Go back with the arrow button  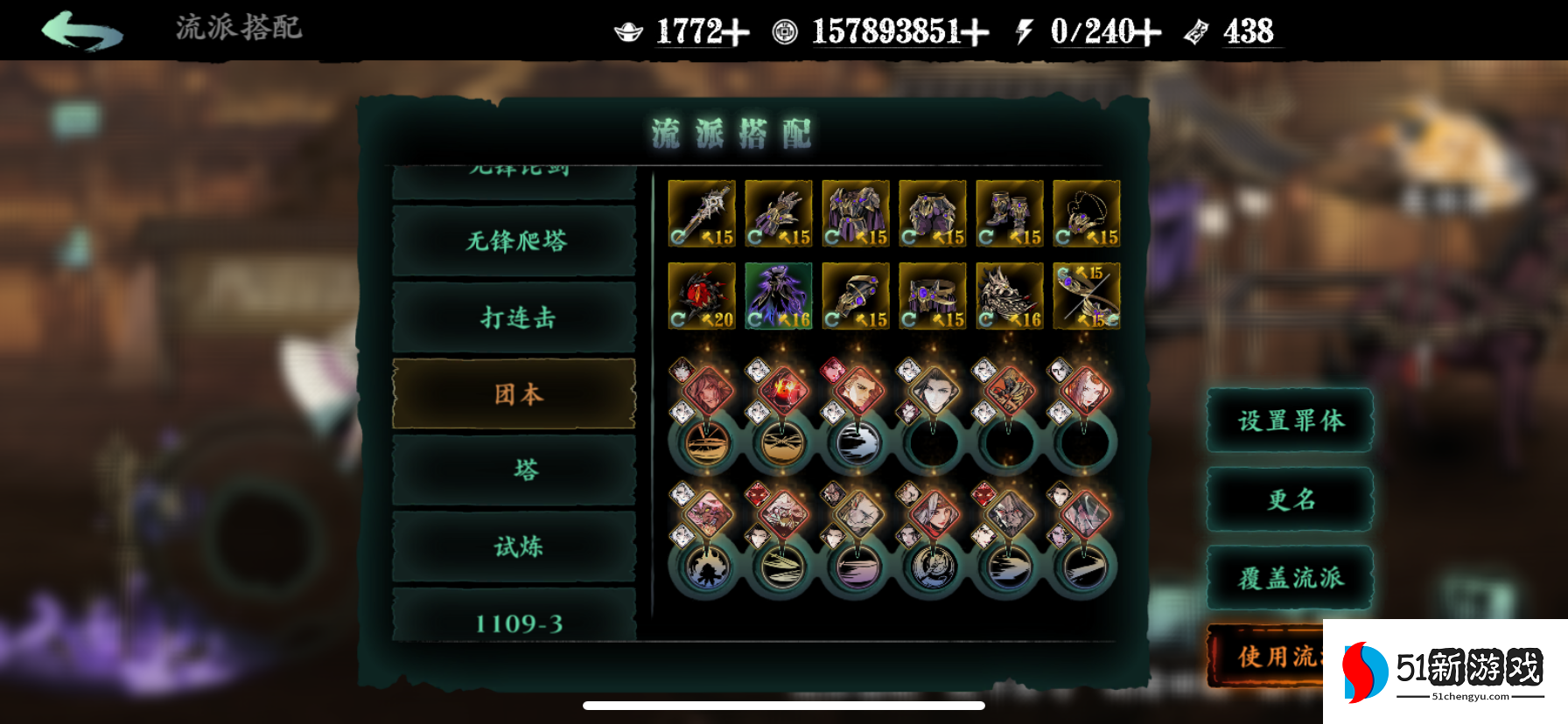(81, 31)
